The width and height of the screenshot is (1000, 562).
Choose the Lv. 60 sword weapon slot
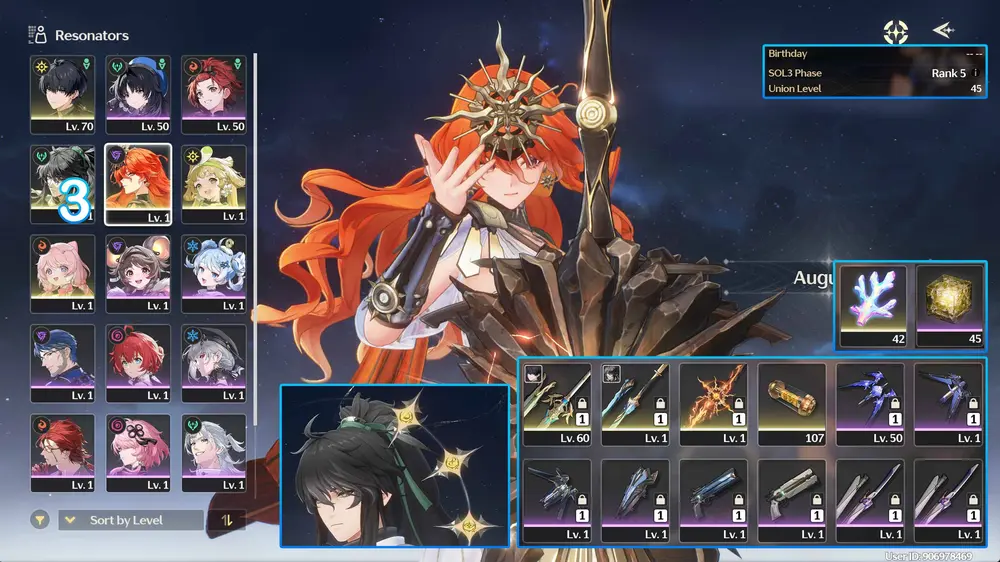tap(557, 403)
